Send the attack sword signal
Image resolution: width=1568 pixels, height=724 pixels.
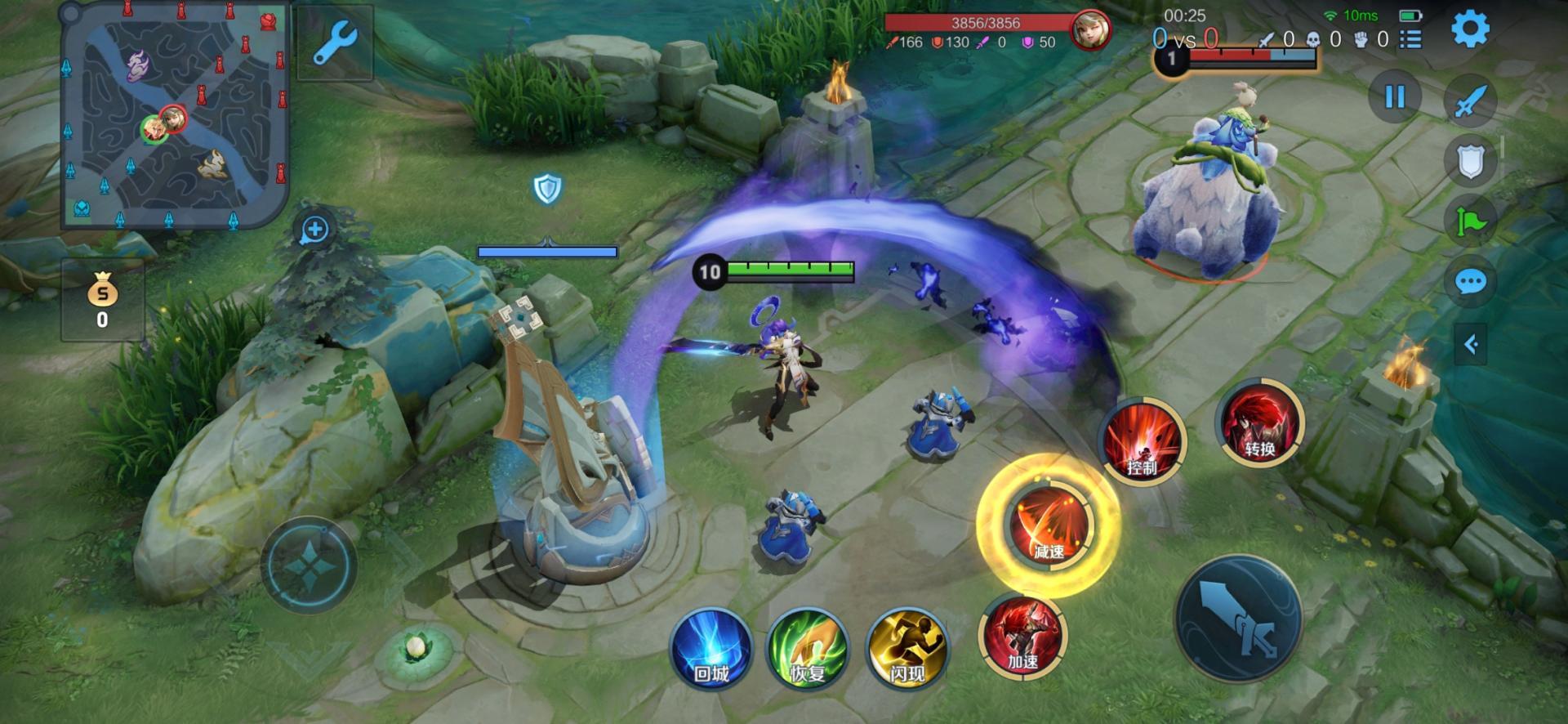[x=1470, y=101]
